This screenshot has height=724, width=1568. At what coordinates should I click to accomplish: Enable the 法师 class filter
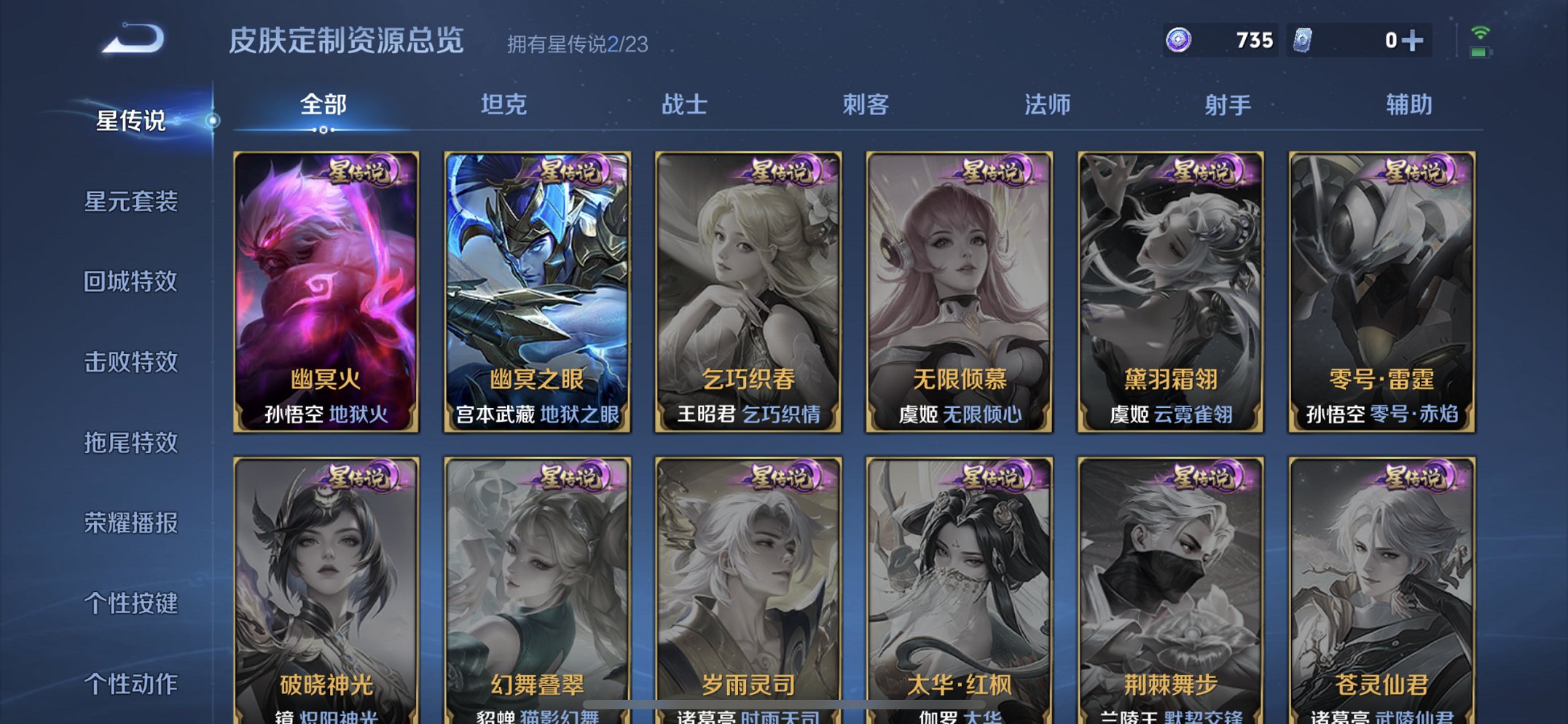tap(1046, 105)
